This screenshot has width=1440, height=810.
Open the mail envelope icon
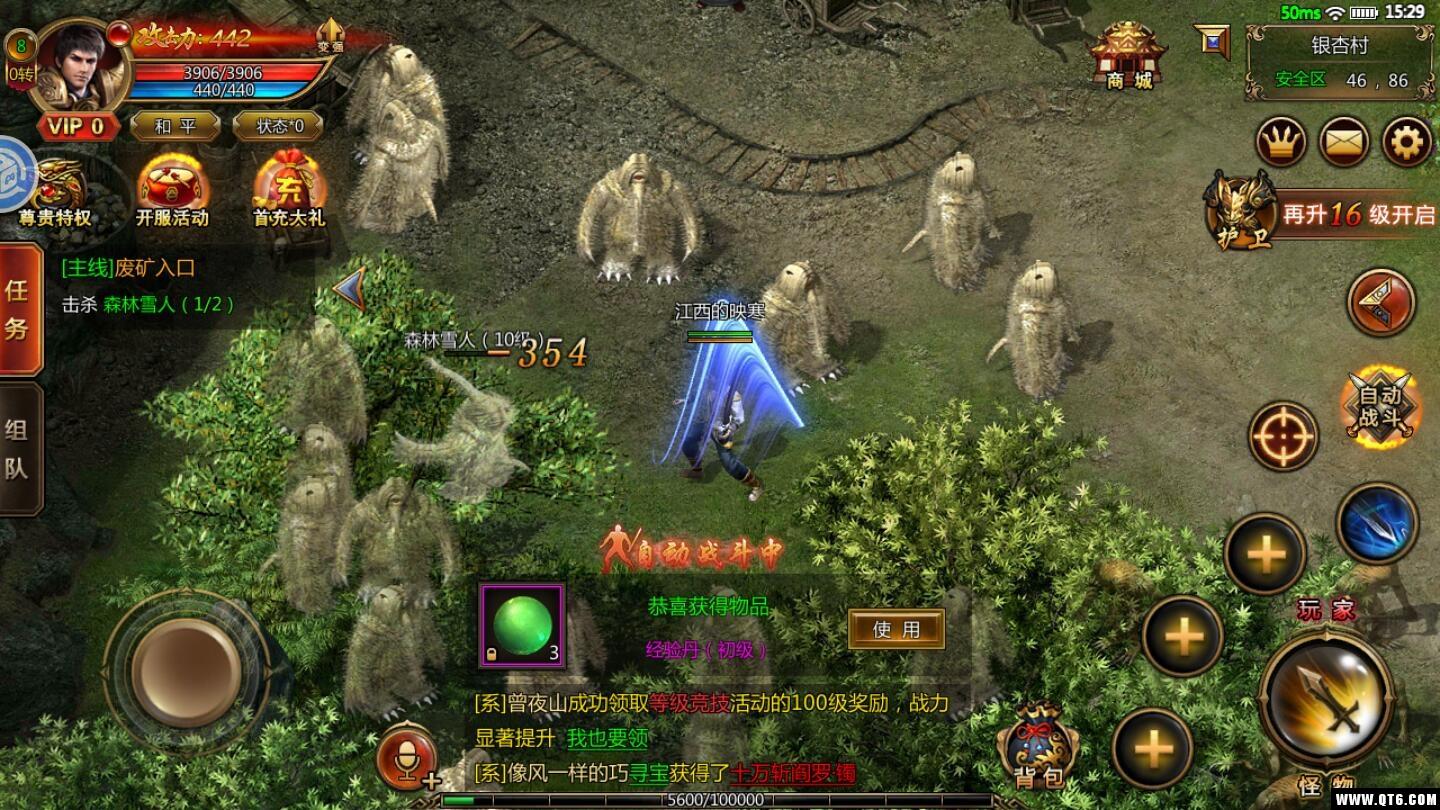[x=1344, y=143]
